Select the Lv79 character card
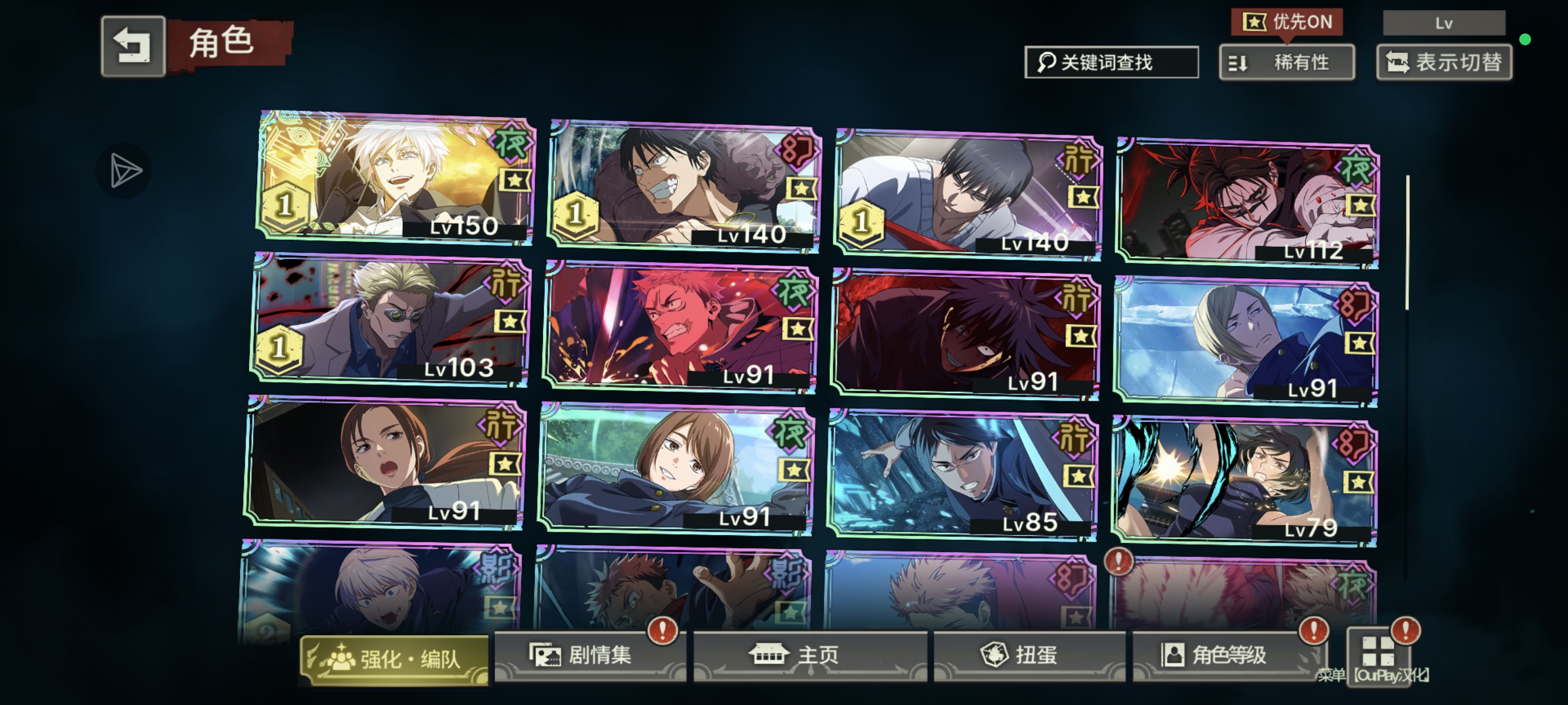This screenshot has height=705, width=1568. (1244, 482)
